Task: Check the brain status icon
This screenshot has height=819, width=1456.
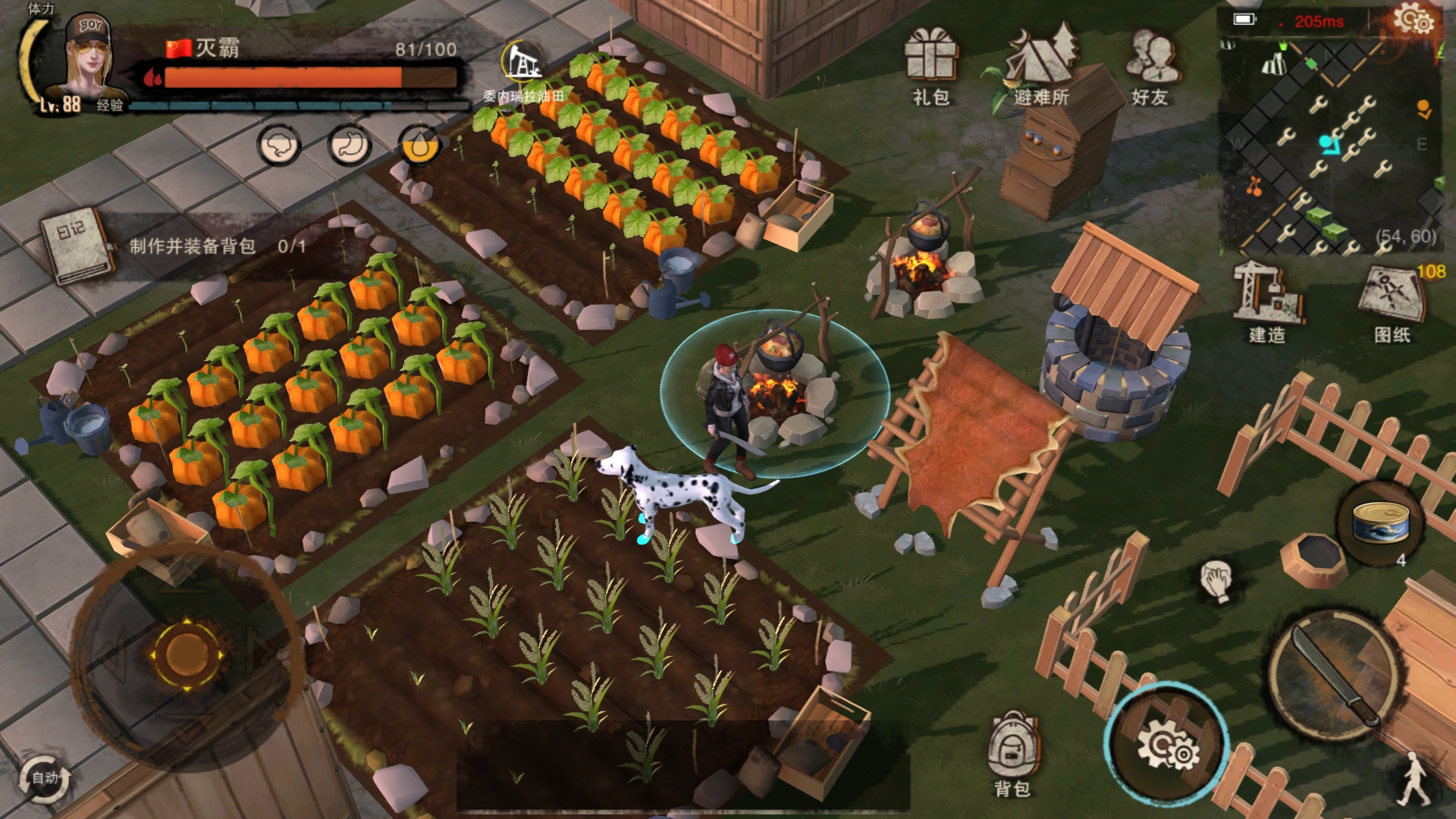Action: tap(279, 145)
